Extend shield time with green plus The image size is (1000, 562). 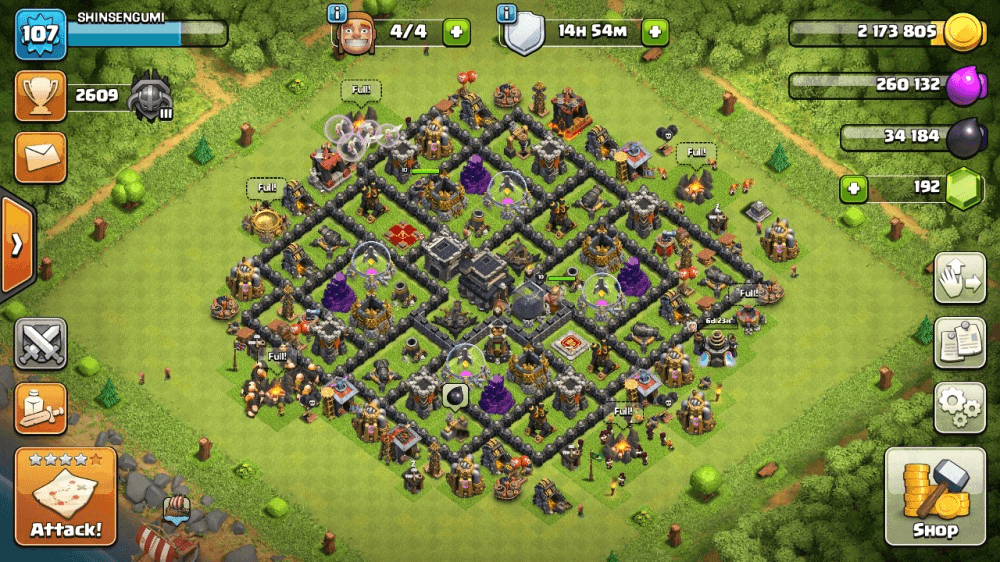pyautogui.click(x=656, y=32)
